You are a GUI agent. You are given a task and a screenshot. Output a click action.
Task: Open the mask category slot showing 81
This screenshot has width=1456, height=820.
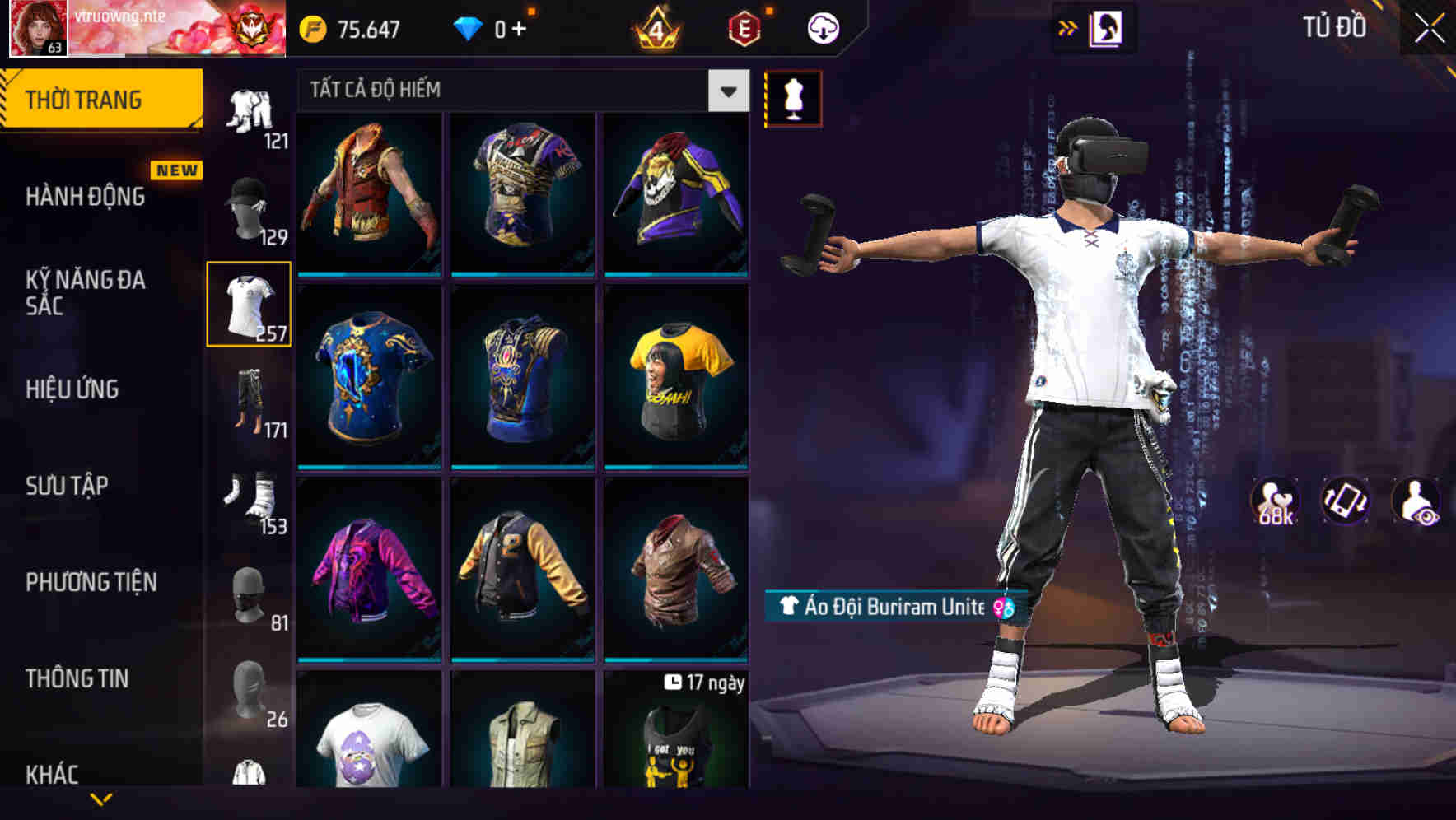[x=249, y=594]
